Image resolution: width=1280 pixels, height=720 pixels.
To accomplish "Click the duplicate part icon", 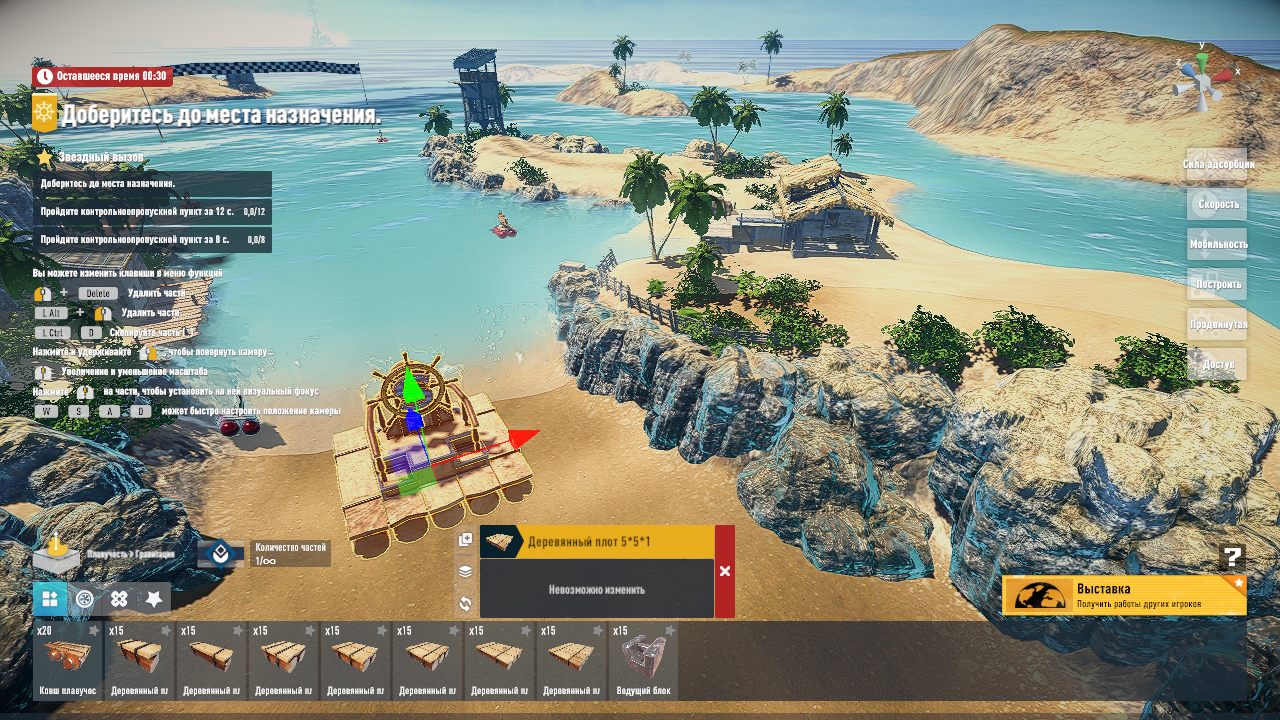I will 465,540.
